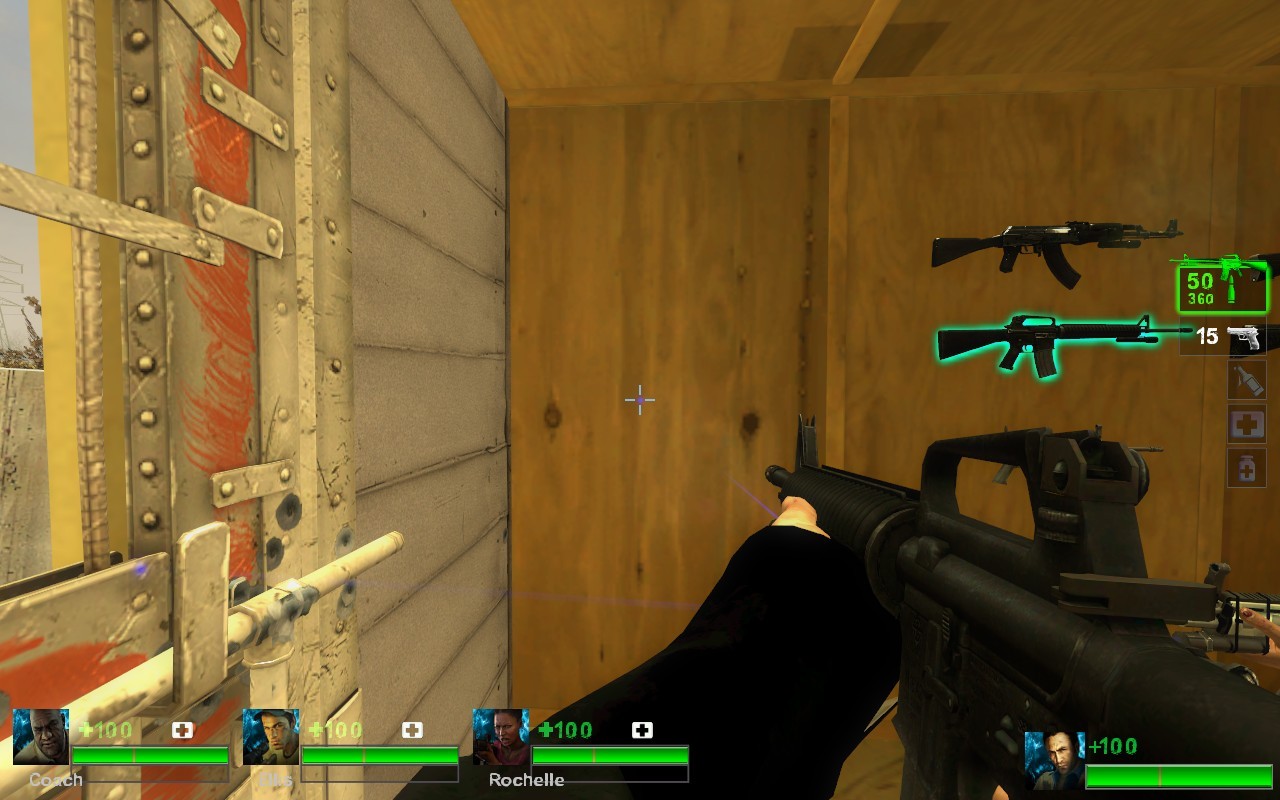
Task: Click the health cross beside Ellis's bar
Action: 410,730
